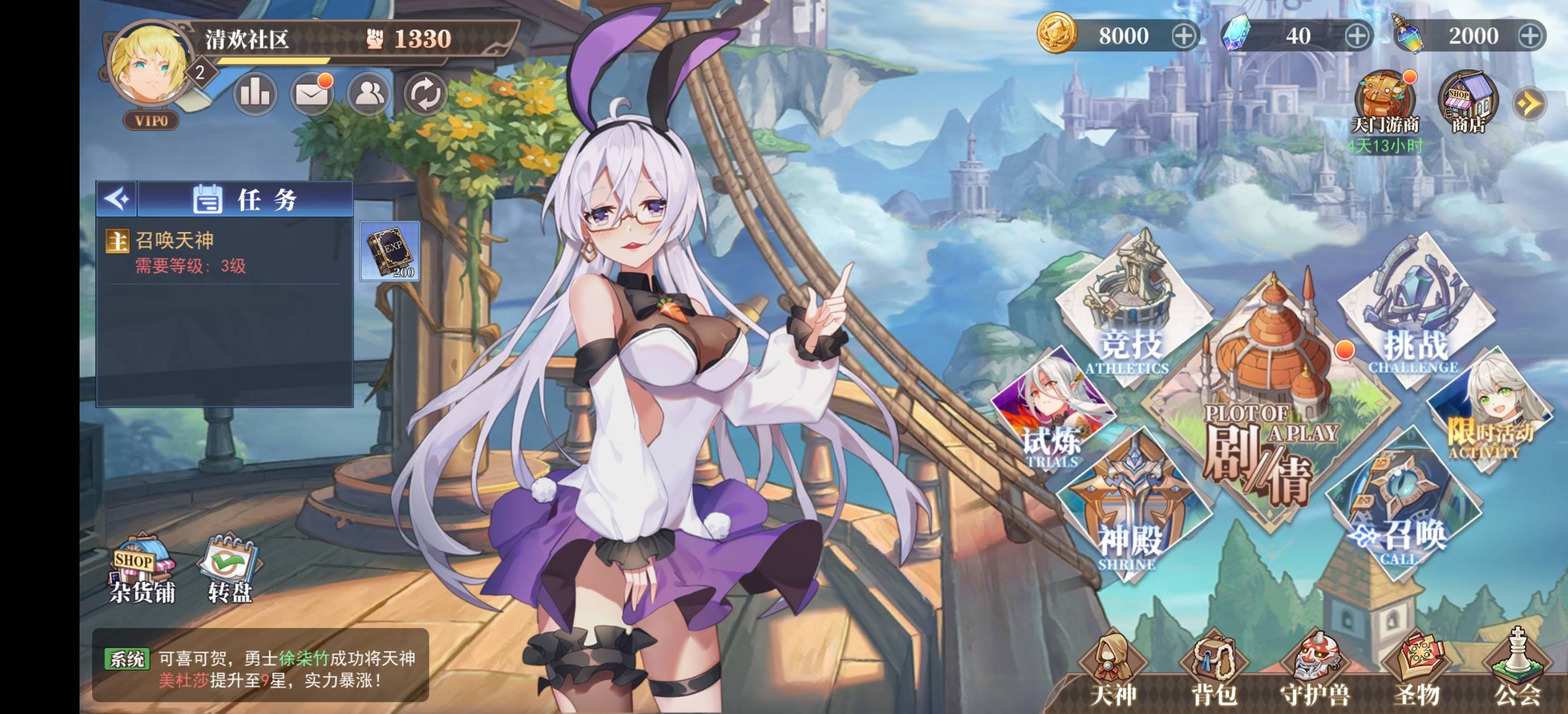Expand the yellow arrow menu toggle
Screen dimensions: 1568x714
pyautogui.click(x=1529, y=103)
